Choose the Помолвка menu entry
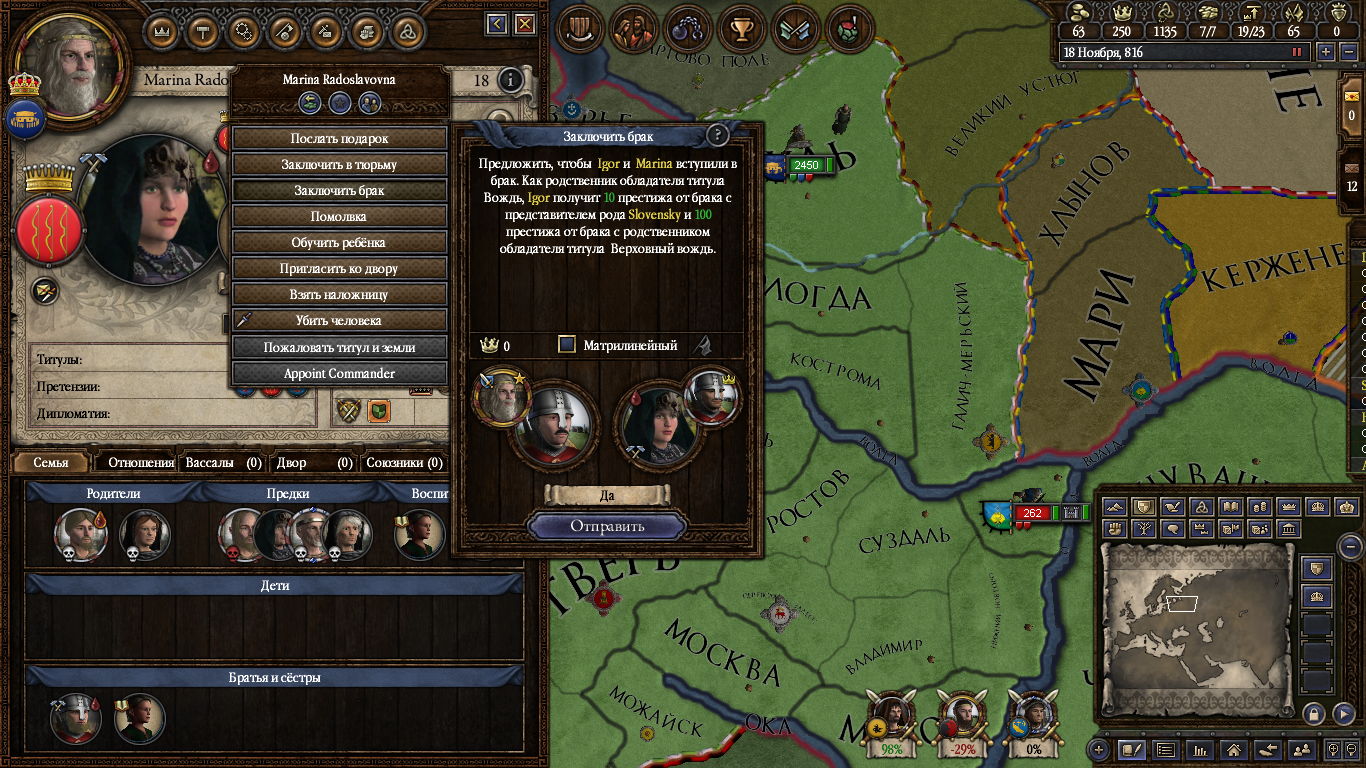This screenshot has width=1366, height=768. coord(339,216)
